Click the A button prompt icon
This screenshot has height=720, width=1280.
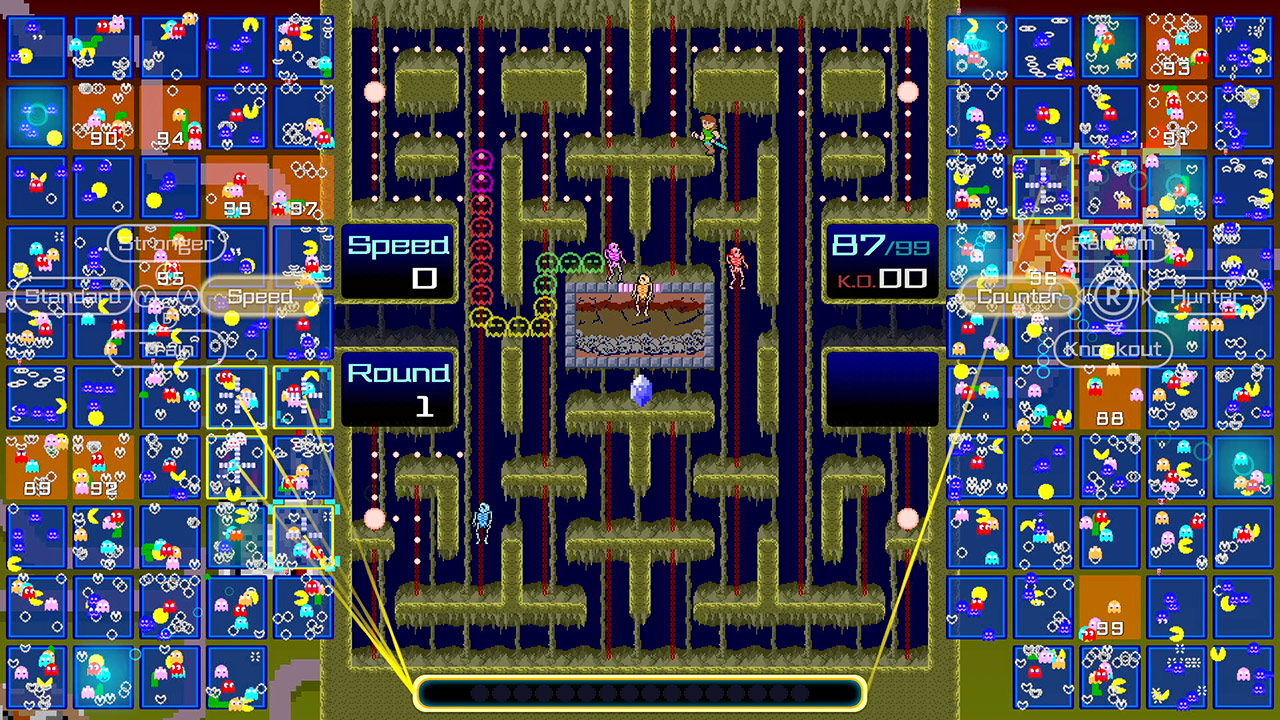click(188, 295)
